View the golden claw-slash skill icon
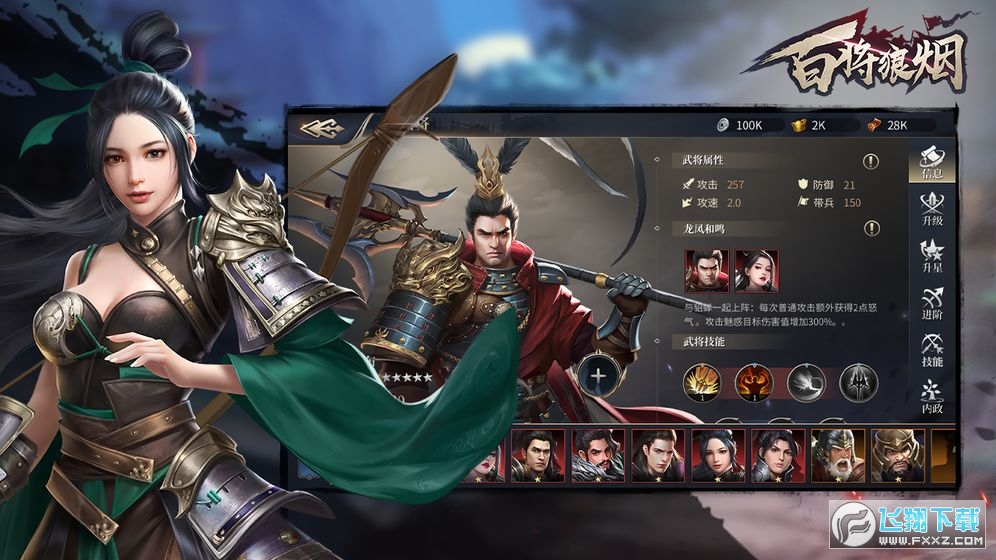 703,383
